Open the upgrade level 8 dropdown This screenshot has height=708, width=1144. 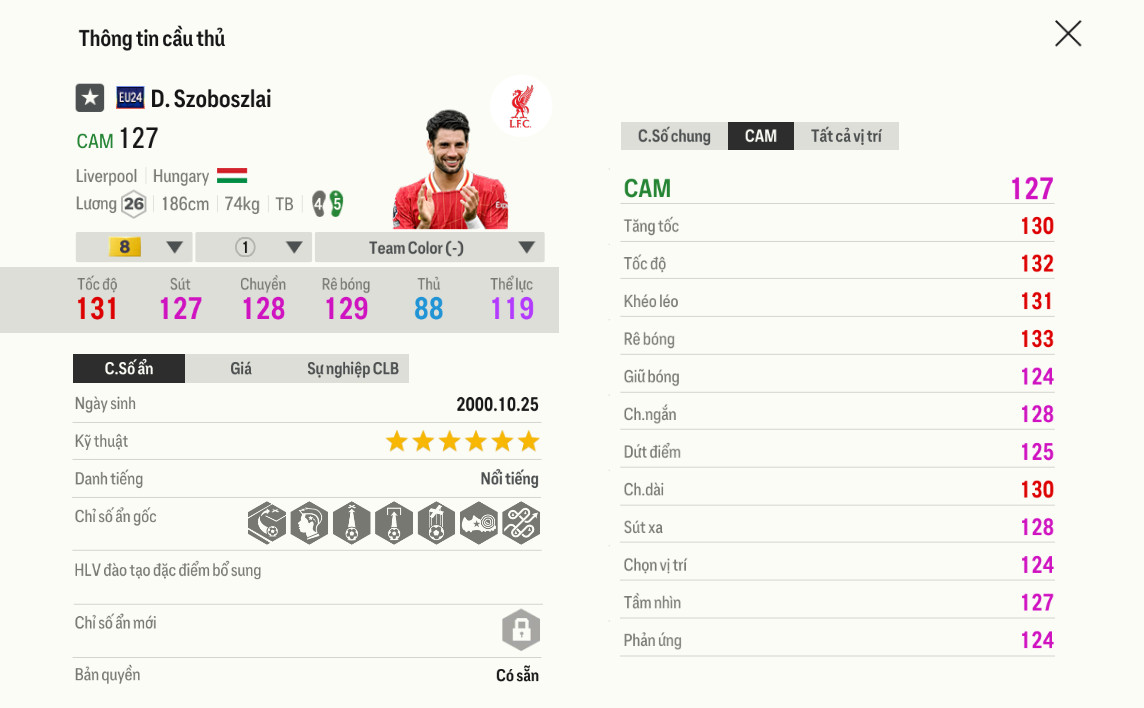click(x=134, y=248)
